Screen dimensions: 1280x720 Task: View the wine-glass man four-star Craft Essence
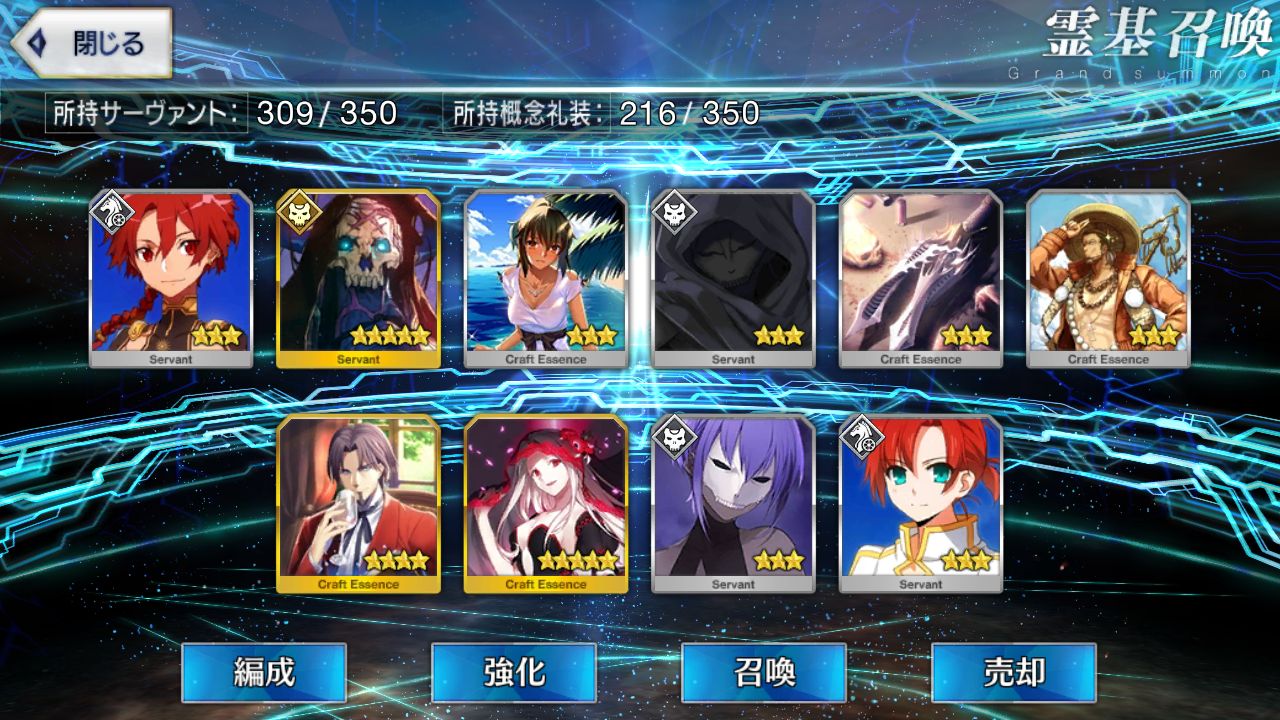coord(358,503)
